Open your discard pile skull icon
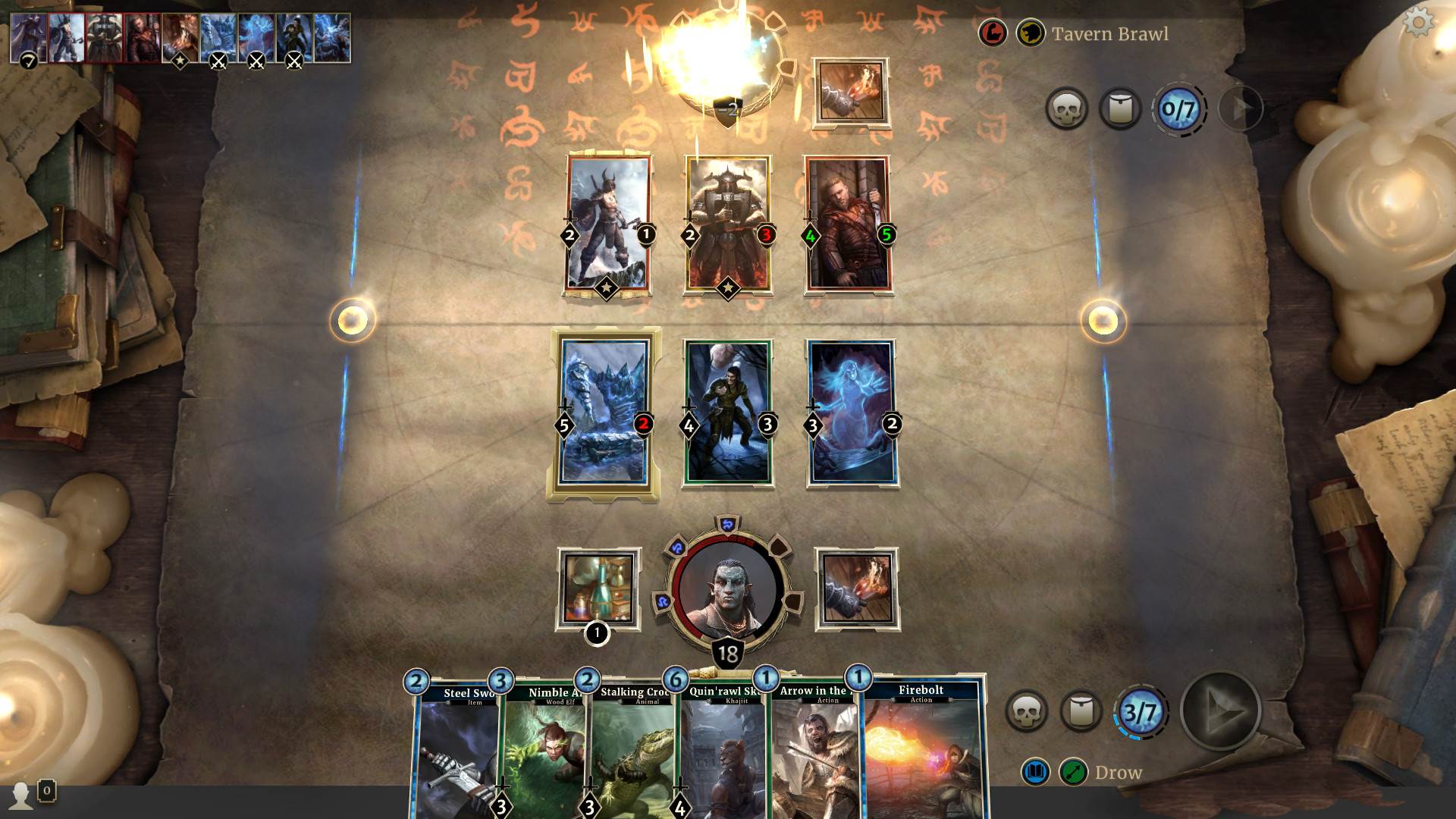 point(1025,711)
